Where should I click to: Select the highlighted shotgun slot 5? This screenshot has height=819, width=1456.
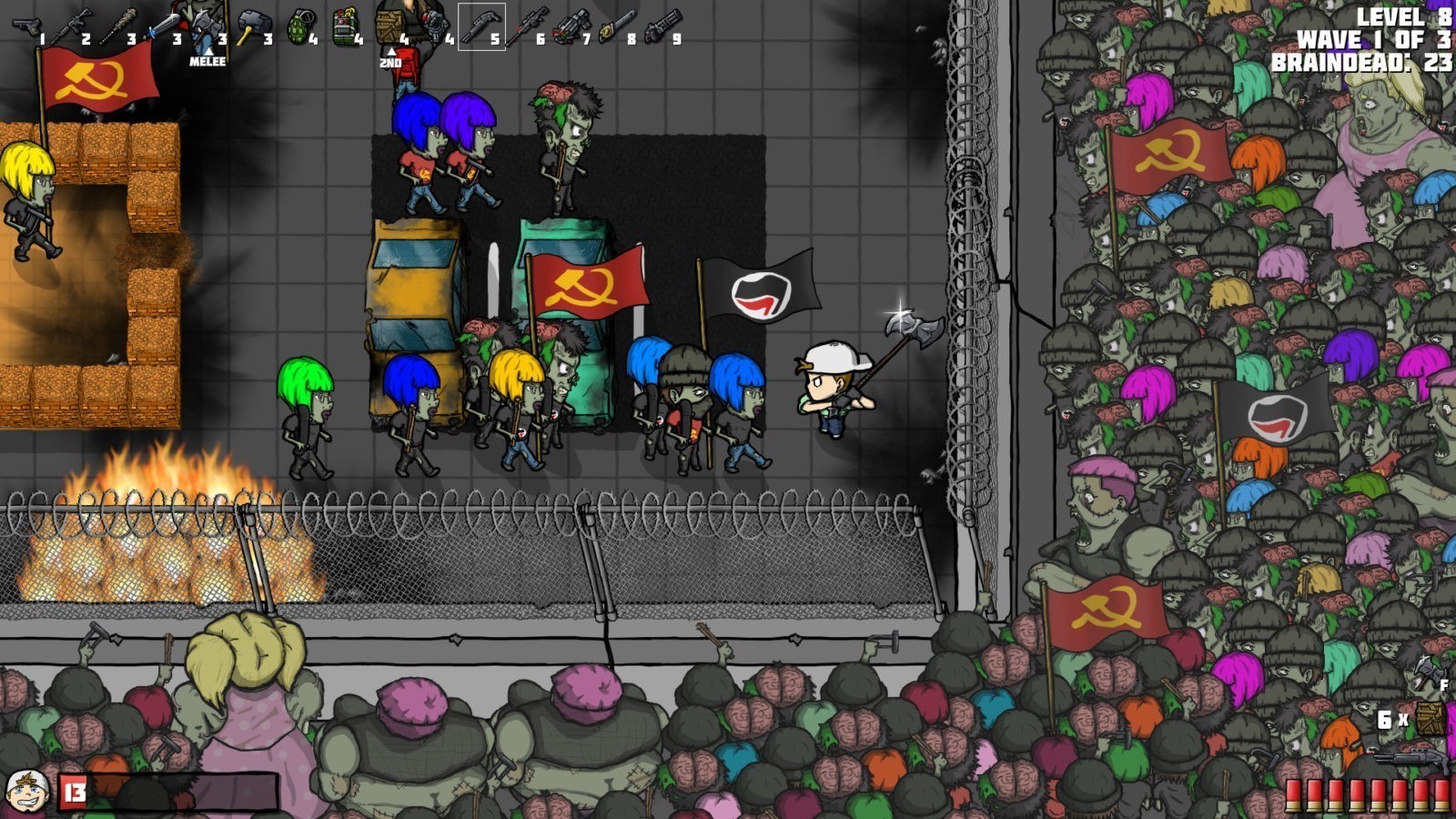point(480,27)
